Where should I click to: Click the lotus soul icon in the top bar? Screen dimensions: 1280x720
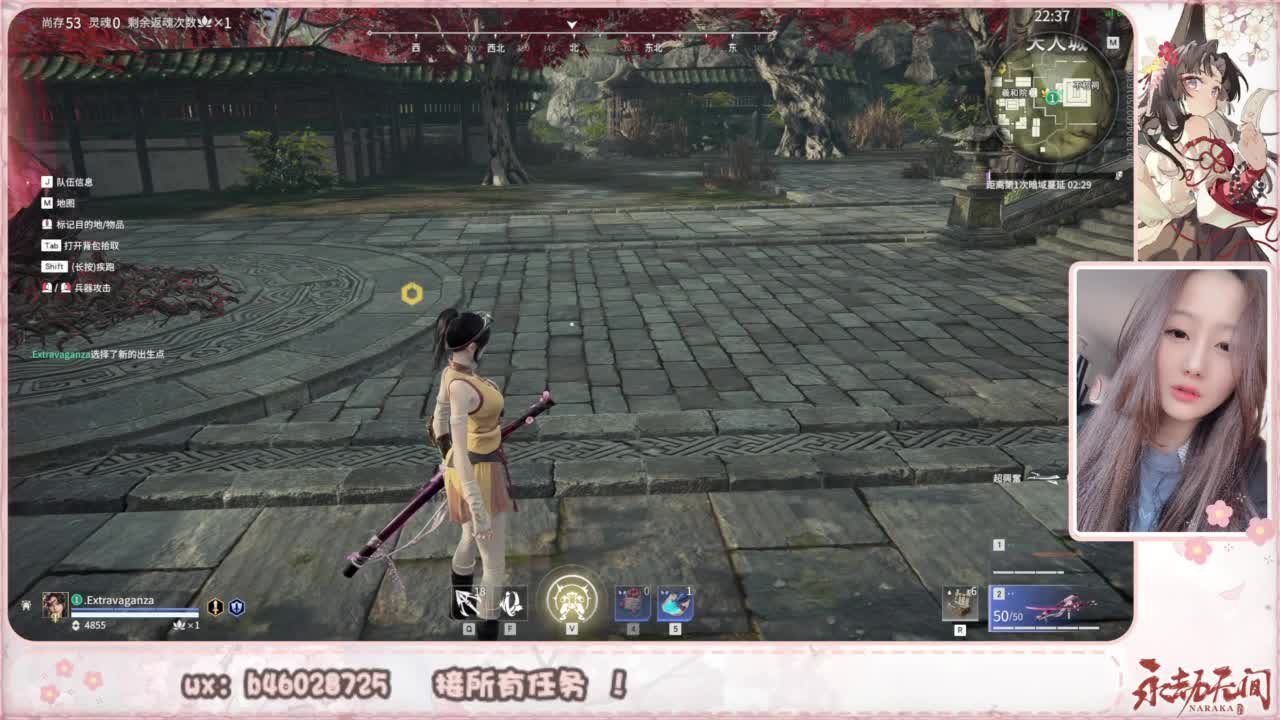[204, 20]
